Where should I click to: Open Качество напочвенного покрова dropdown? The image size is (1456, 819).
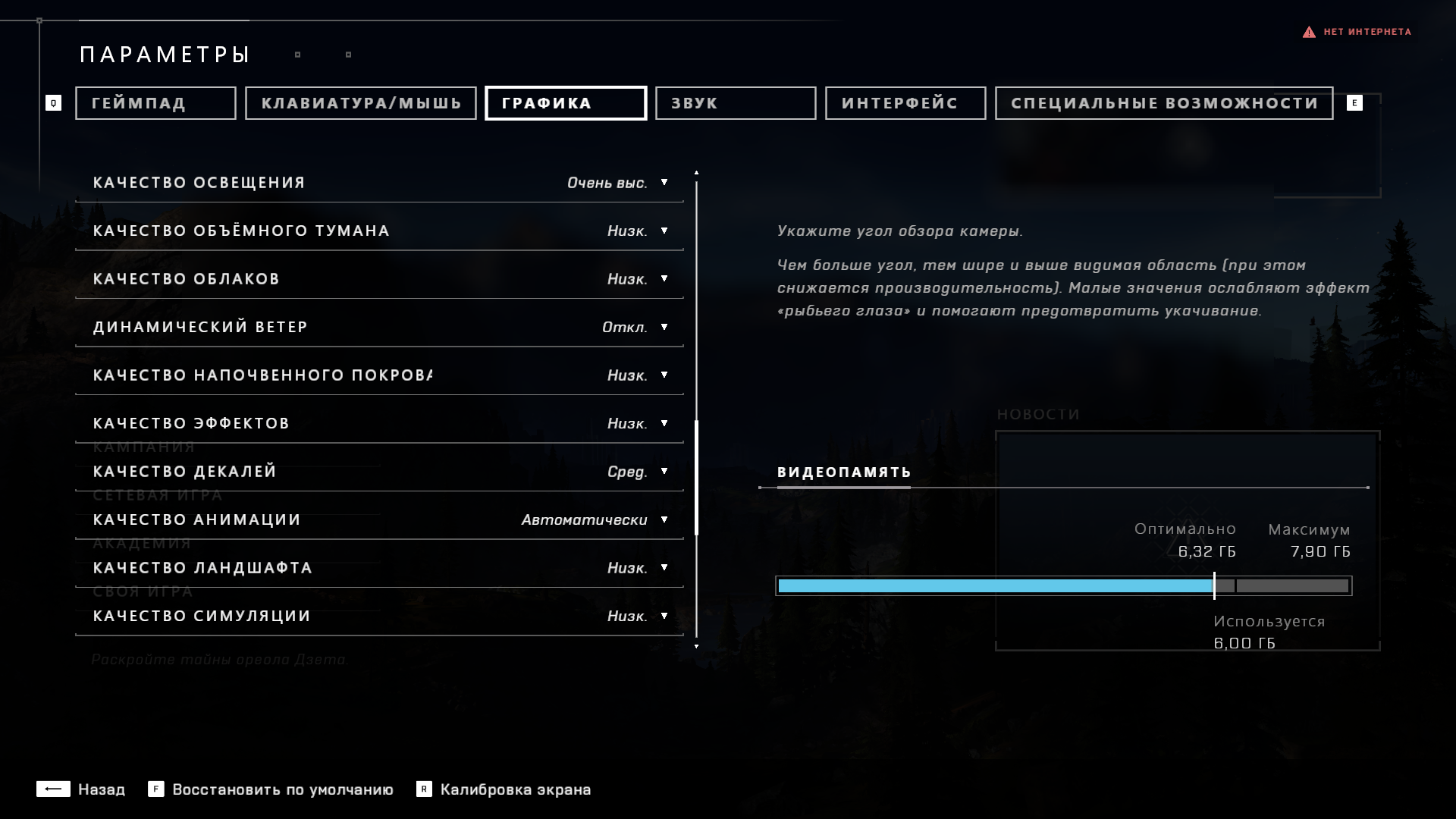pos(637,375)
